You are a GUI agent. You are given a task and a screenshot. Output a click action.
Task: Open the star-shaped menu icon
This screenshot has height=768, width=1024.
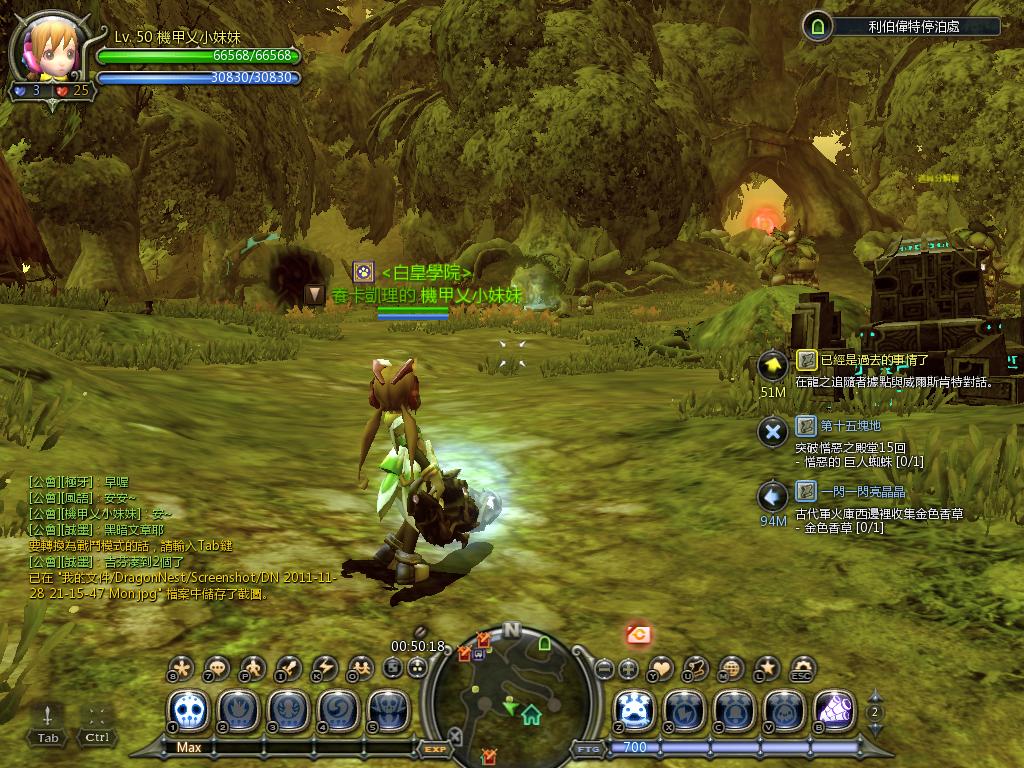point(767,667)
